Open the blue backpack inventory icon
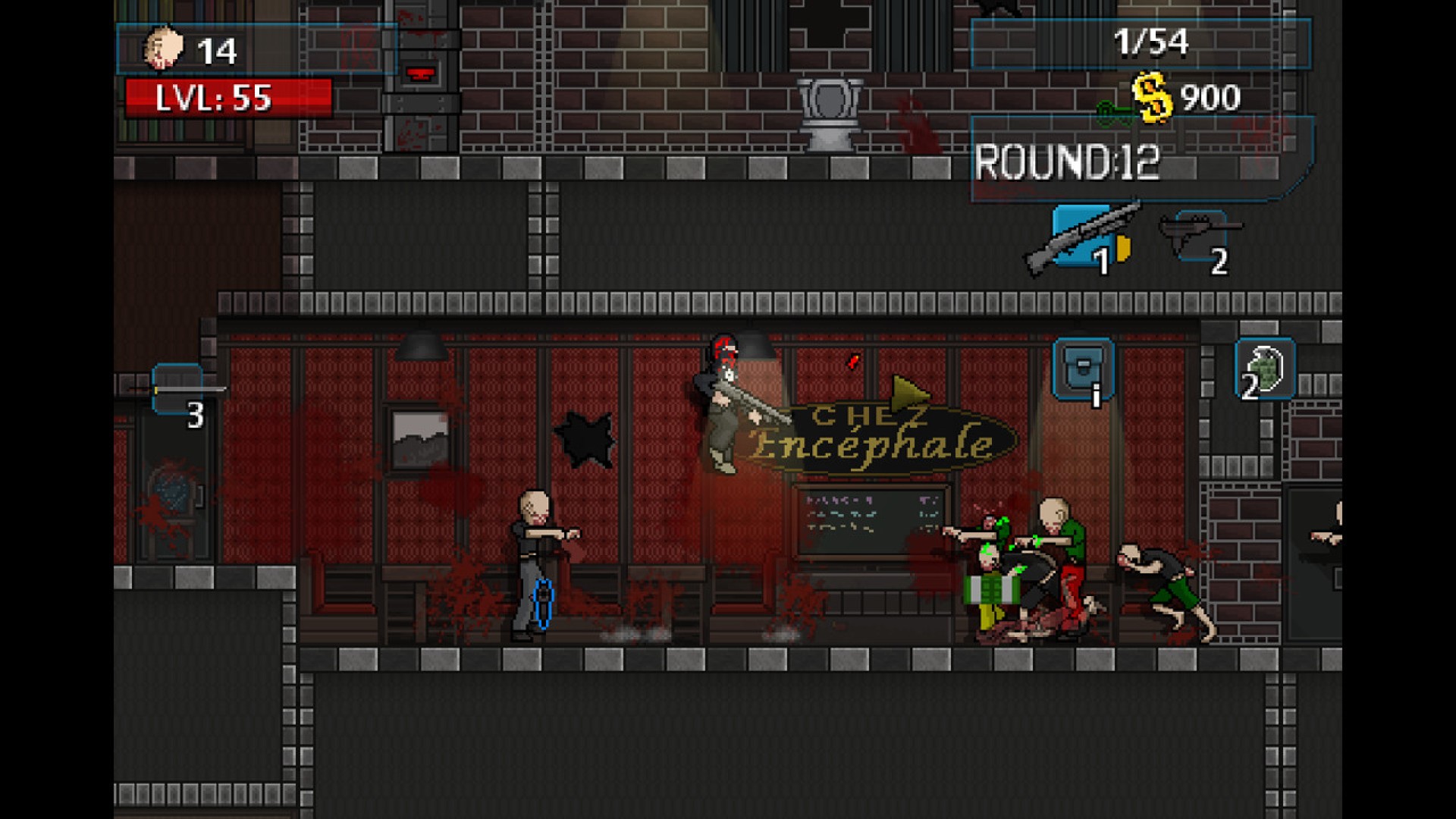This screenshot has height=819, width=1456. coord(1083,369)
